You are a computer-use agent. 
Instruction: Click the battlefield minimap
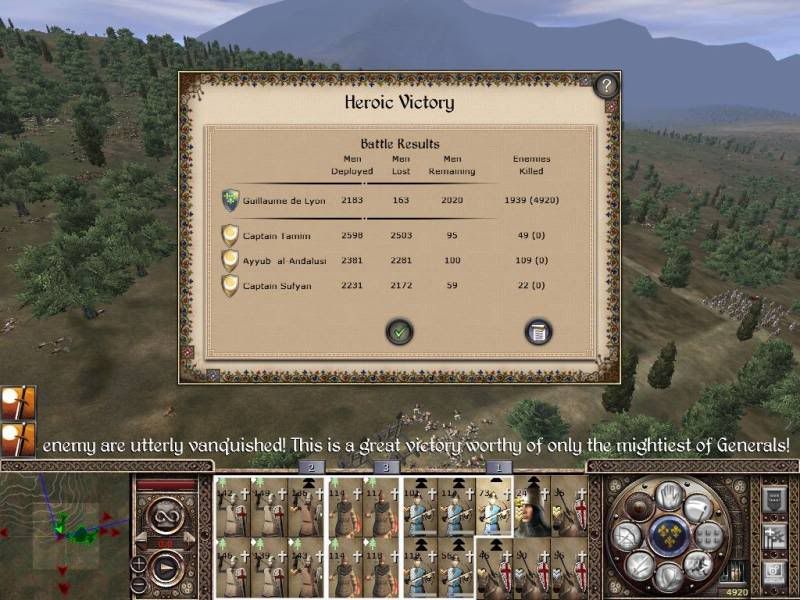point(65,532)
